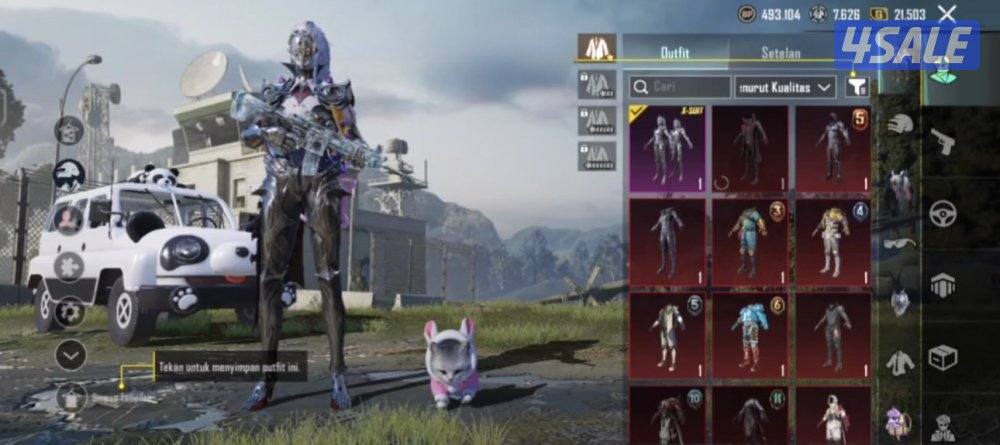Choose the outfit marked with orange badge 5
Viewport: 1000px width, 445px height.
click(833, 147)
